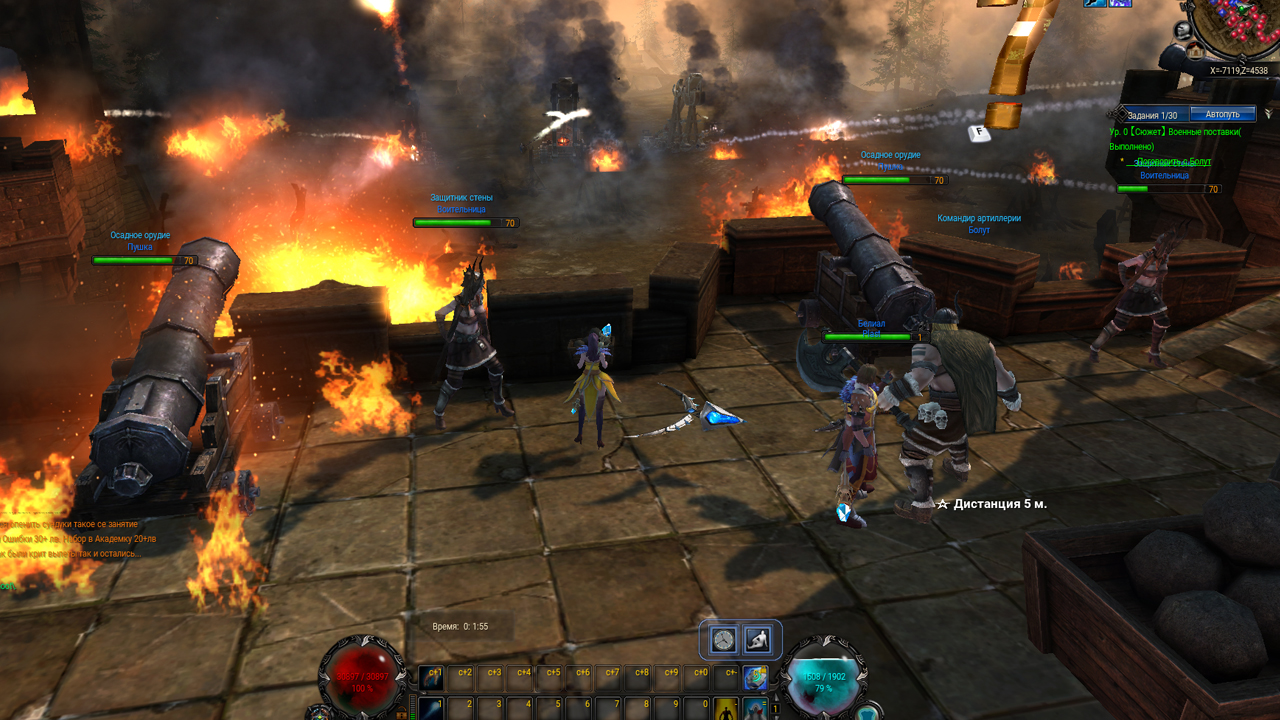Follow the Поговорить с Болут quest link
Screen dimensions: 1280x720
[1174, 161]
